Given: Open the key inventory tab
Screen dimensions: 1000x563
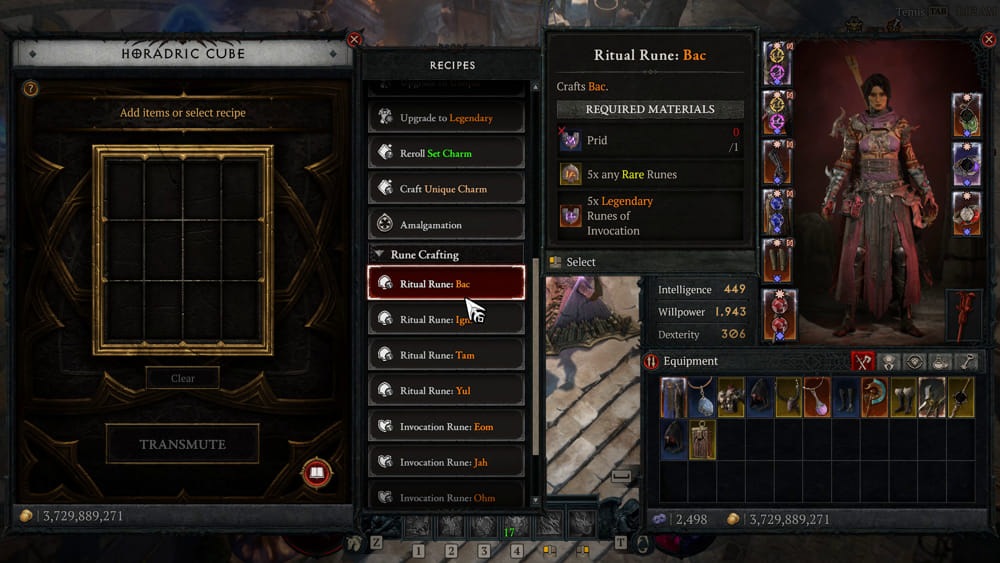Looking at the screenshot, I should pos(965,362).
